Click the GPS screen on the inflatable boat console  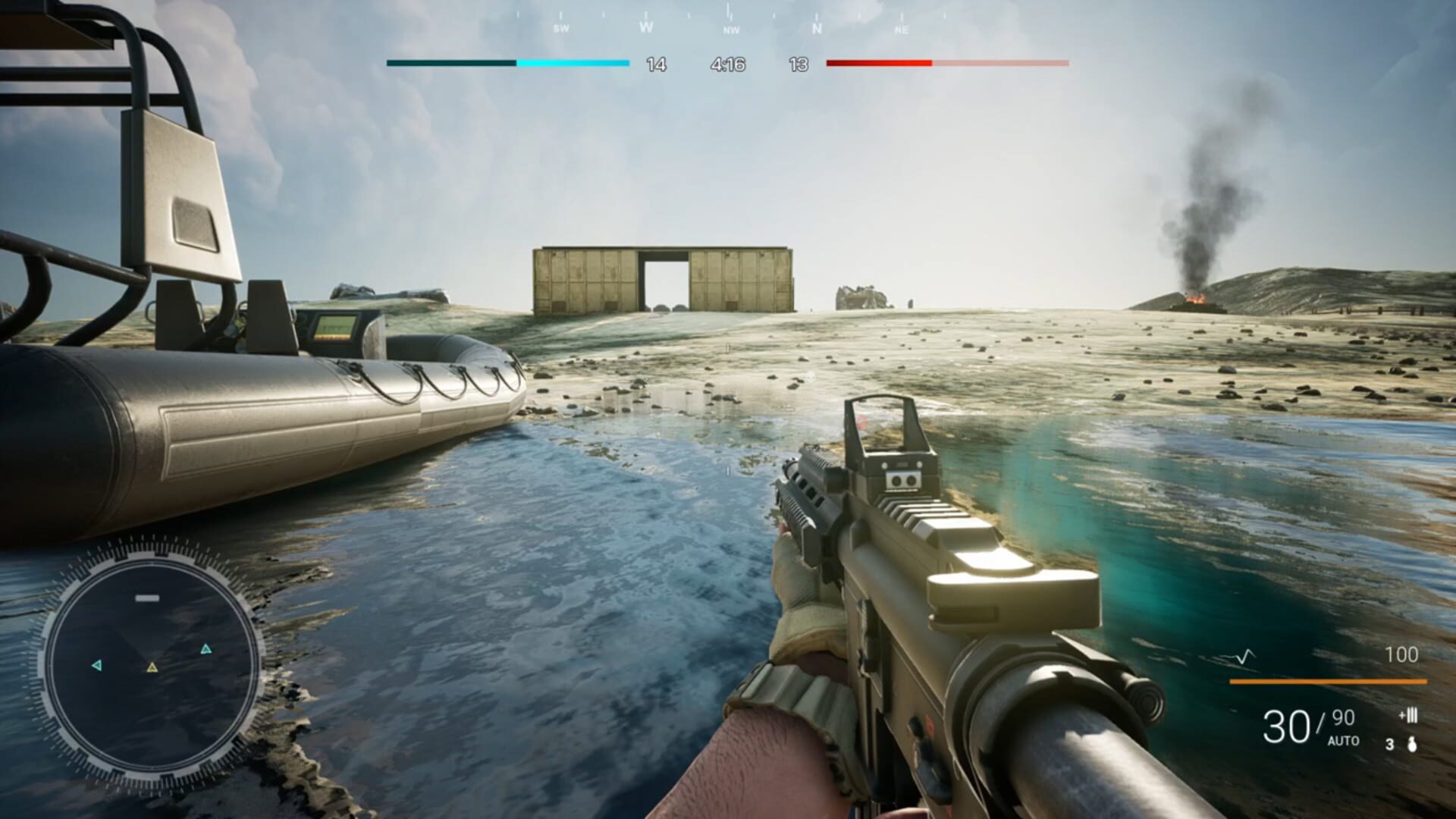coord(336,326)
